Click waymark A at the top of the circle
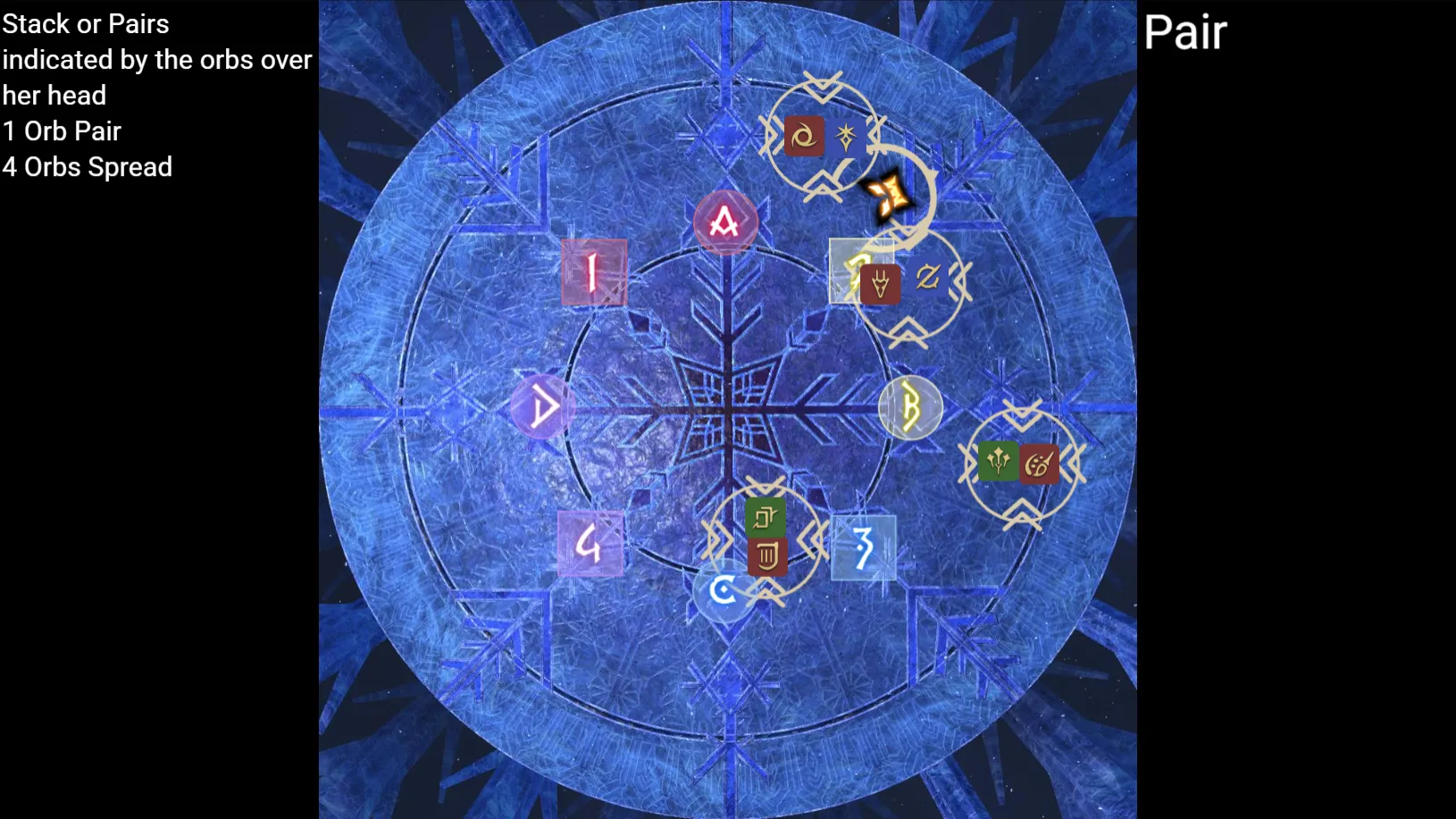Viewport: 1456px width, 819px height. point(725,222)
